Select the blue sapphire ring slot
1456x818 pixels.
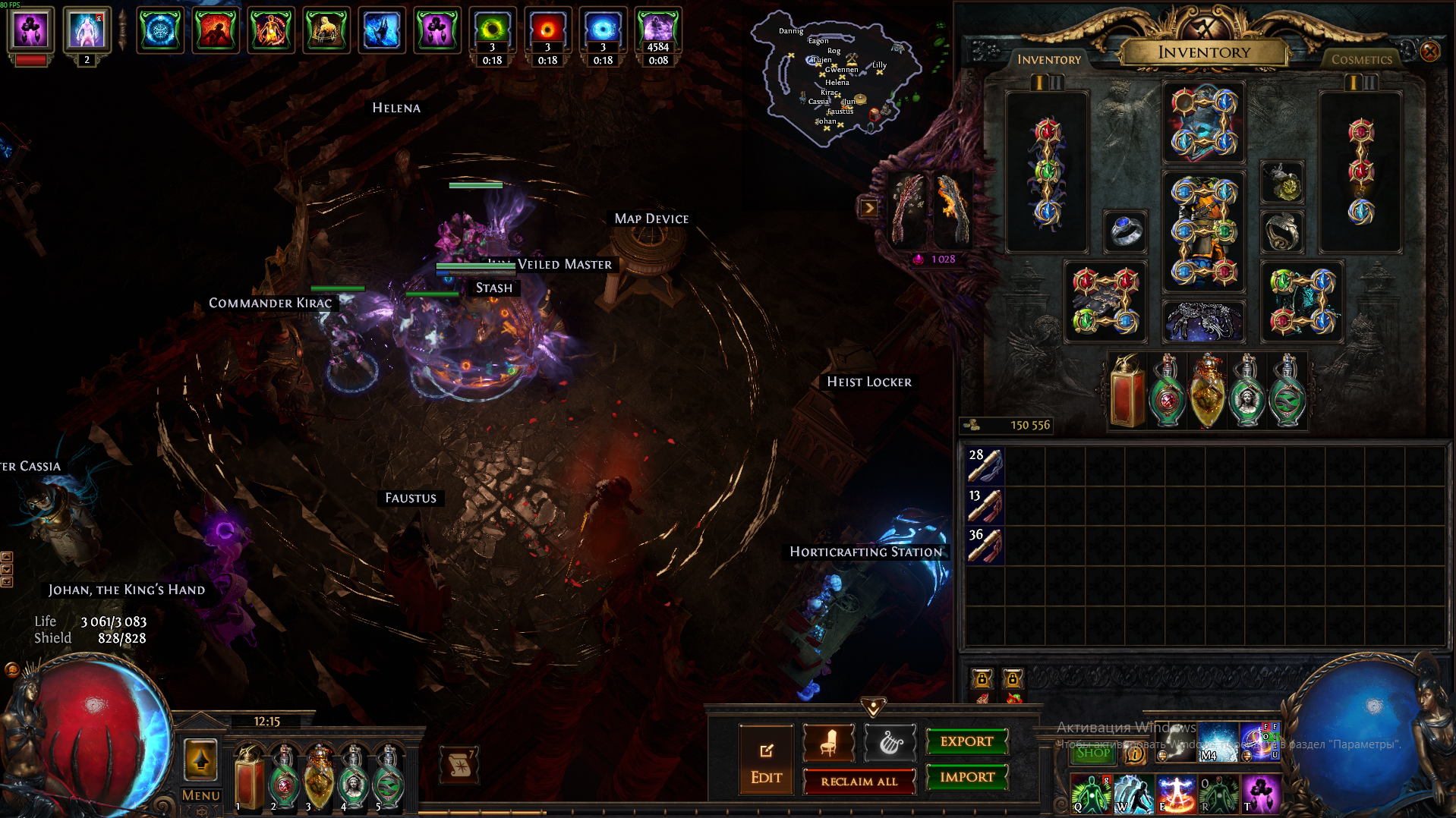(x=1125, y=231)
